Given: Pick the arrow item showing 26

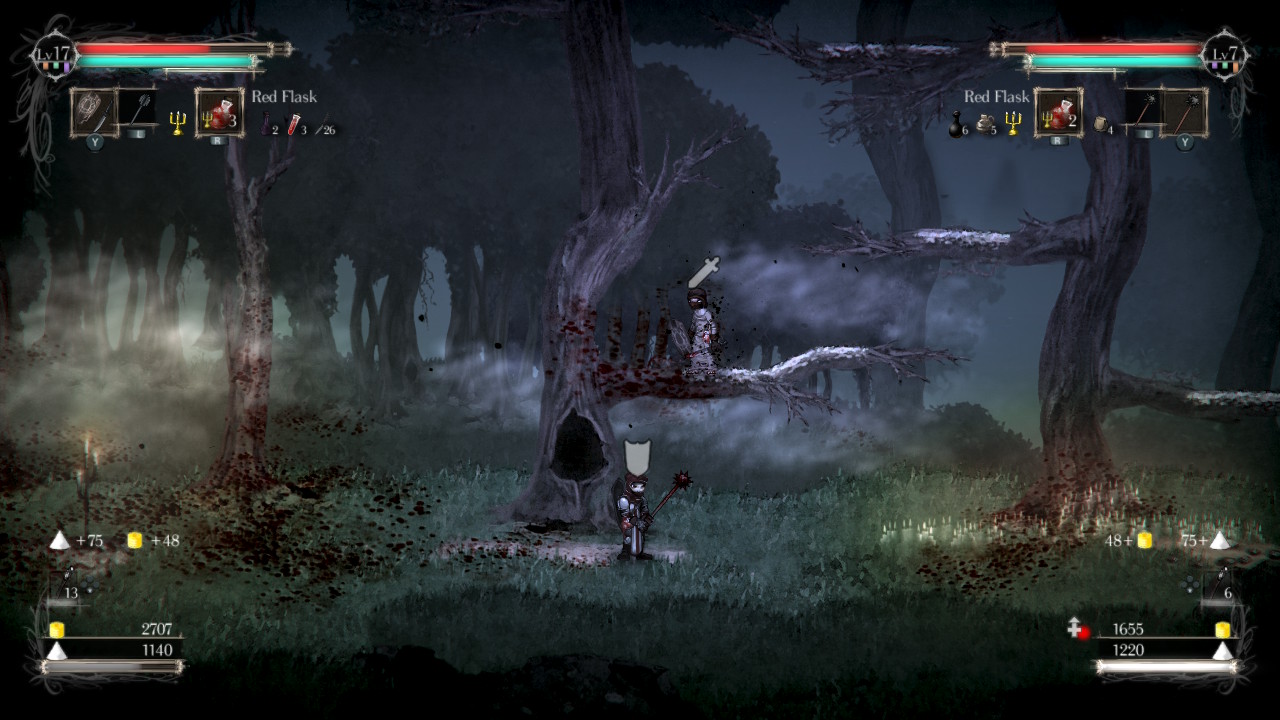Looking at the screenshot, I should [324, 128].
